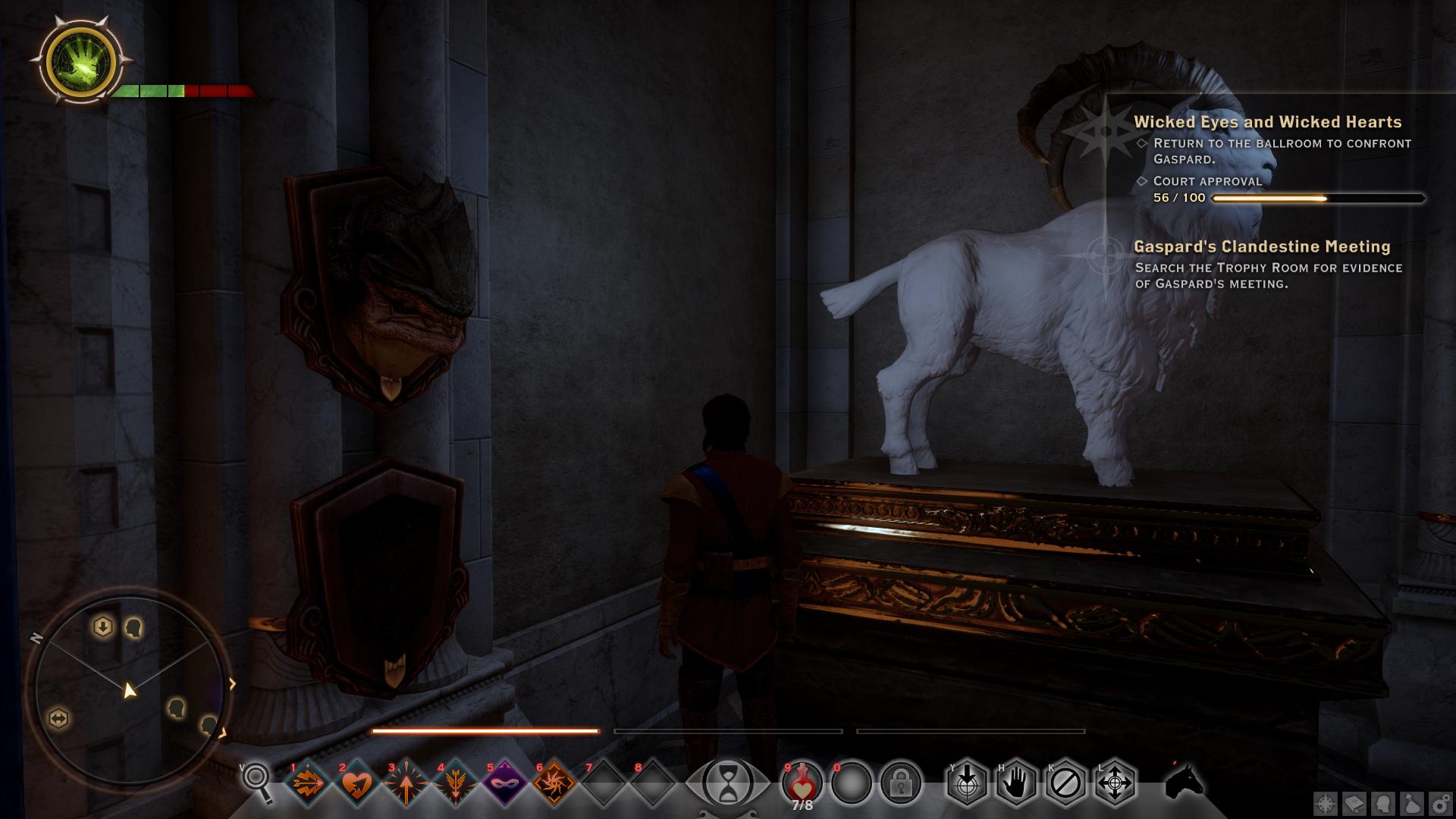The height and width of the screenshot is (819, 1456).
Task: Open the inventory pouch icon
Action: click(1412, 804)
